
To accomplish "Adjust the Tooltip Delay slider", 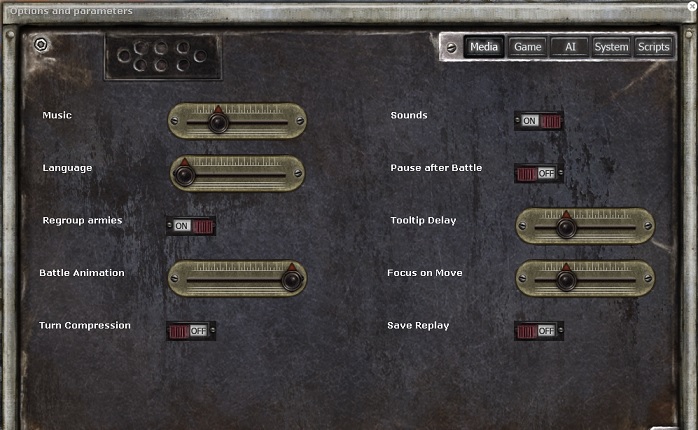I will coord(566,227).
